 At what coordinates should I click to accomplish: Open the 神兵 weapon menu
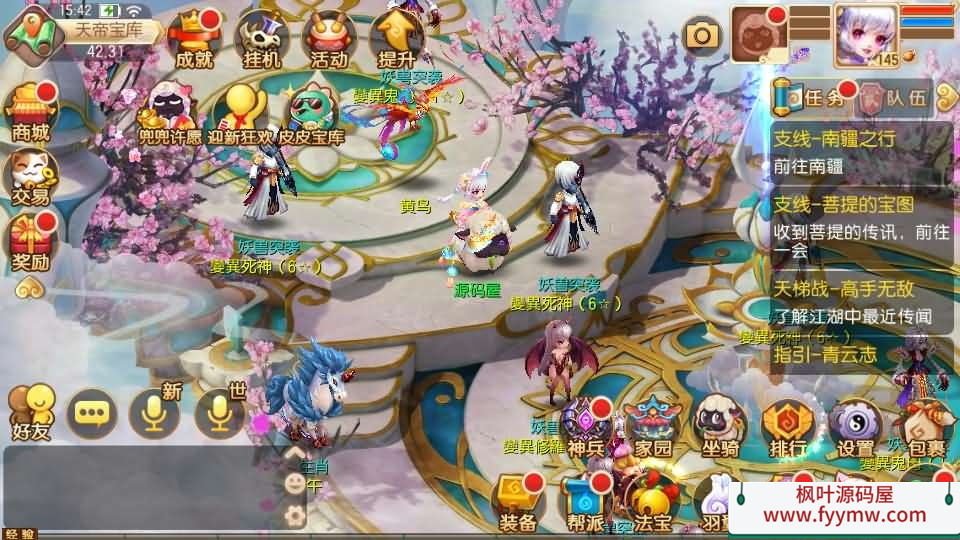(x=586, y=428)
